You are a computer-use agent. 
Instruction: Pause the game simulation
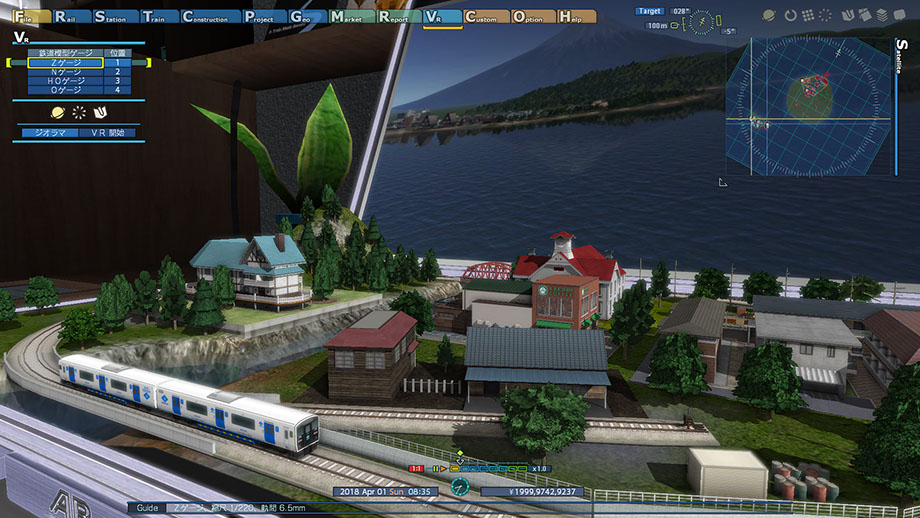click(x=436, y=468)
